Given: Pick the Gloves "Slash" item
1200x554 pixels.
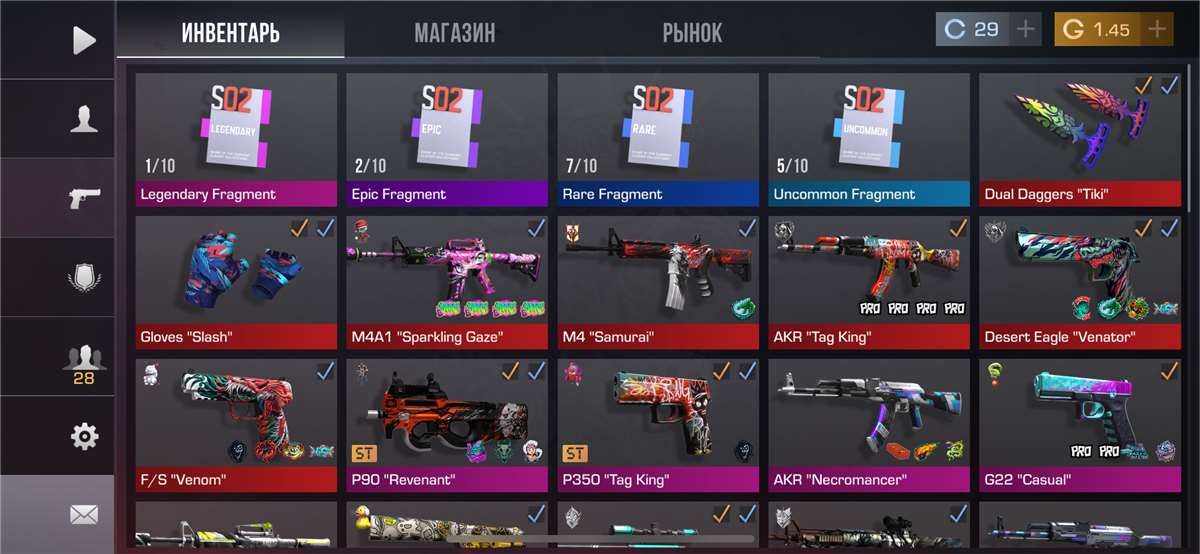Looking at the screenshot, I should [x=236, y=281].
